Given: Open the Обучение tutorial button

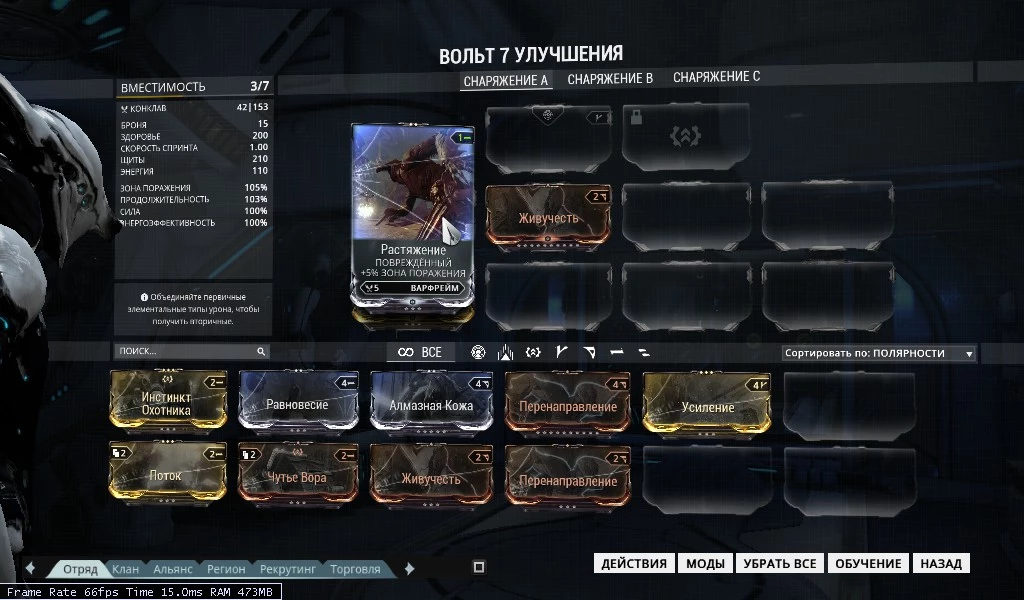Looking at the screenshot, I should click(868, 564).
